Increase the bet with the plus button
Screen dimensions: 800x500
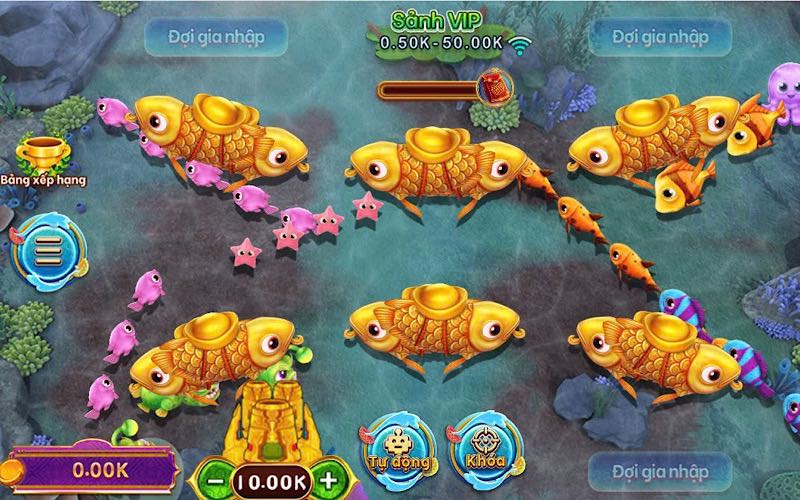[328, 481]
